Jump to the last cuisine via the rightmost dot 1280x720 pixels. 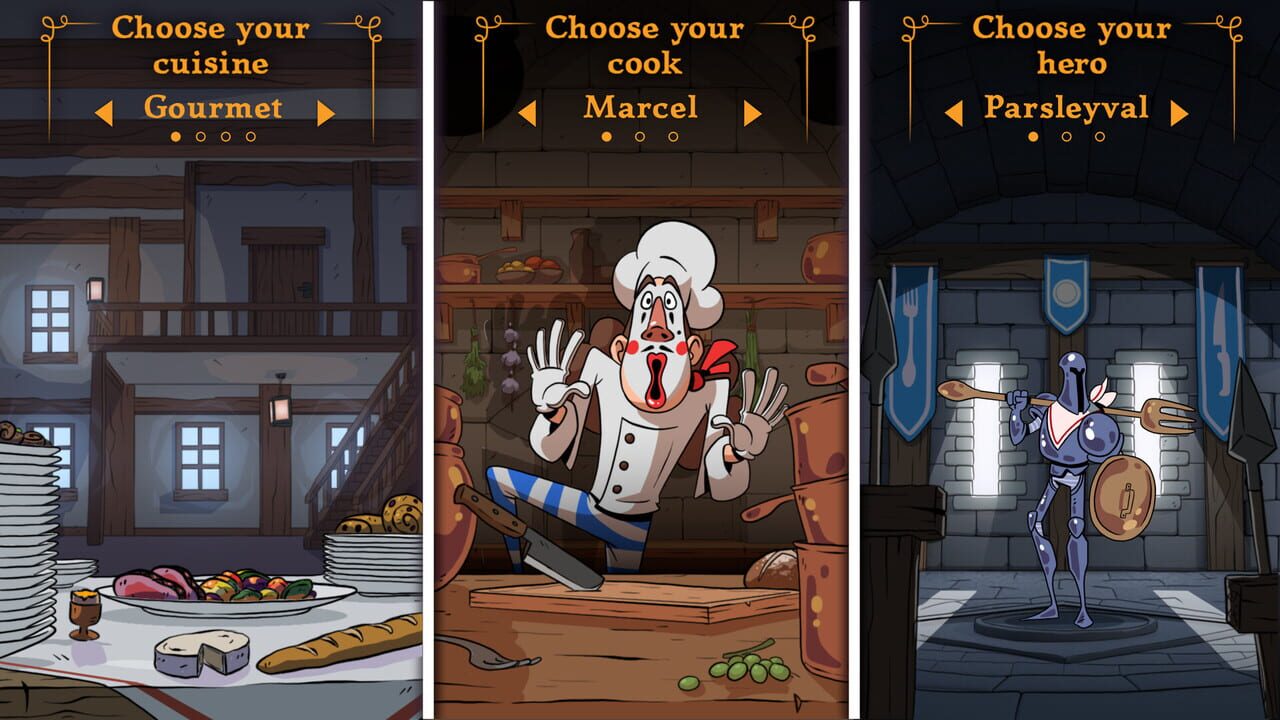tap(250, 135)
